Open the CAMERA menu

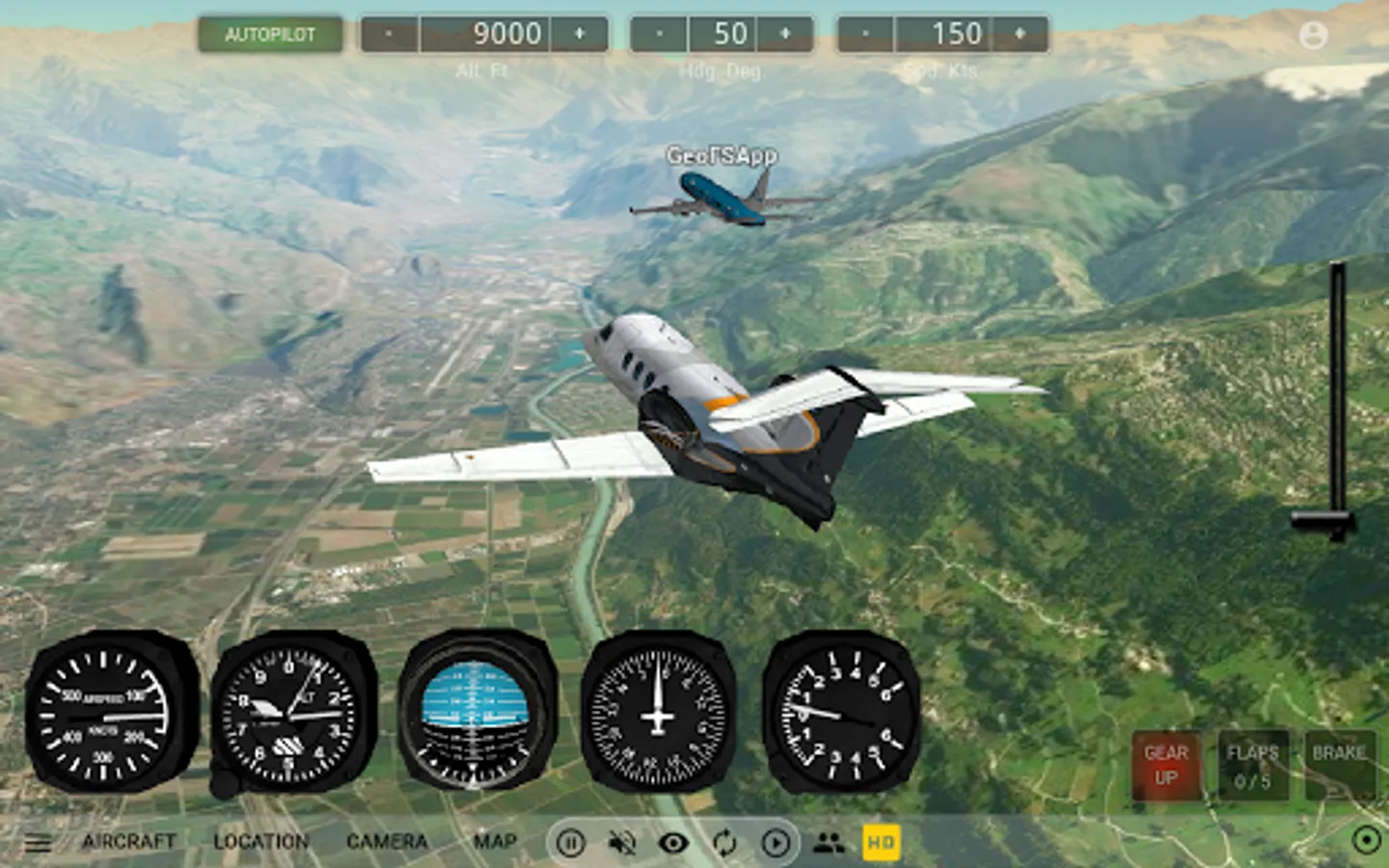[x=387, y=842]
